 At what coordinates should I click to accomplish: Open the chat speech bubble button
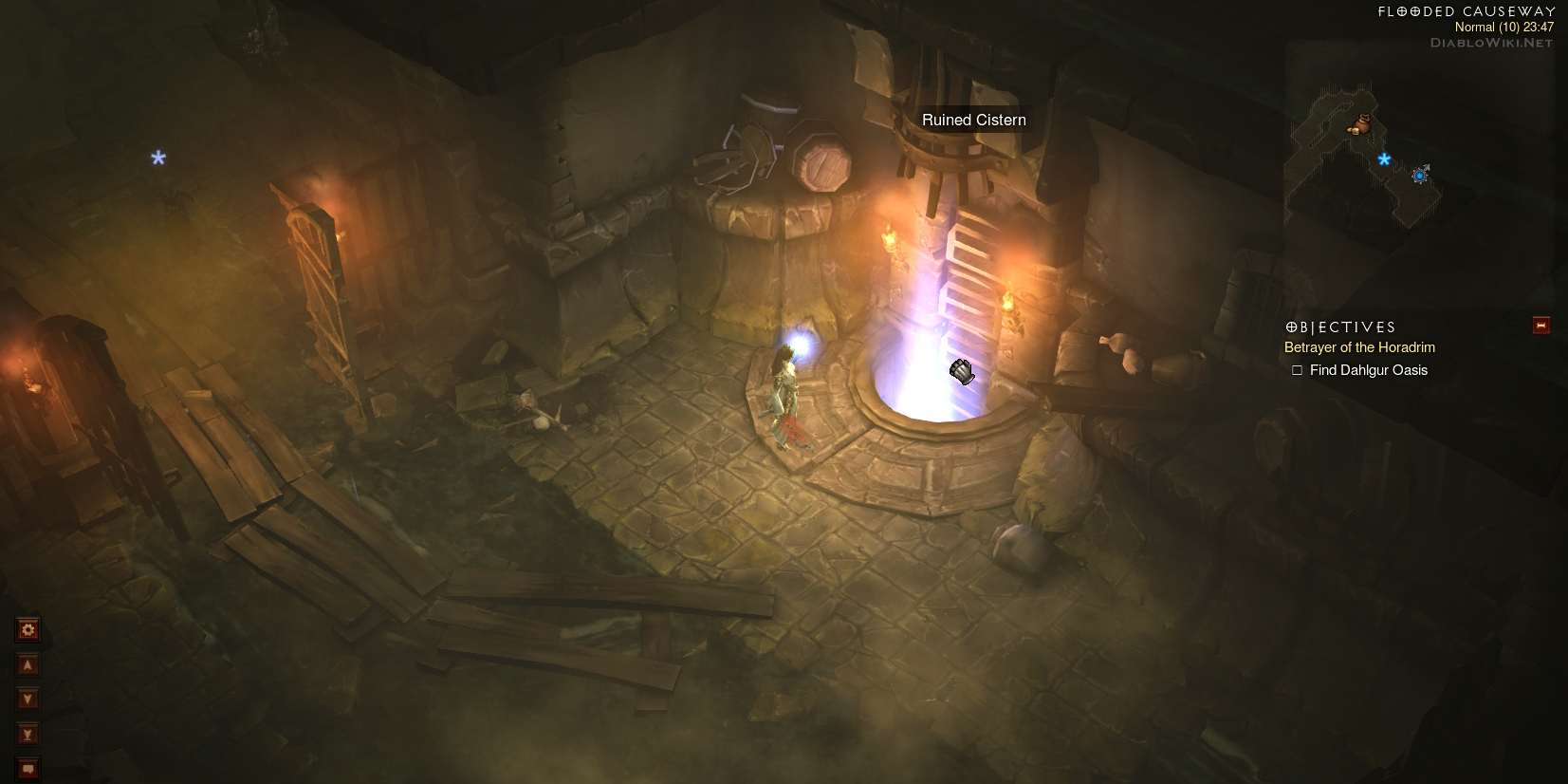tap(28, 768)
